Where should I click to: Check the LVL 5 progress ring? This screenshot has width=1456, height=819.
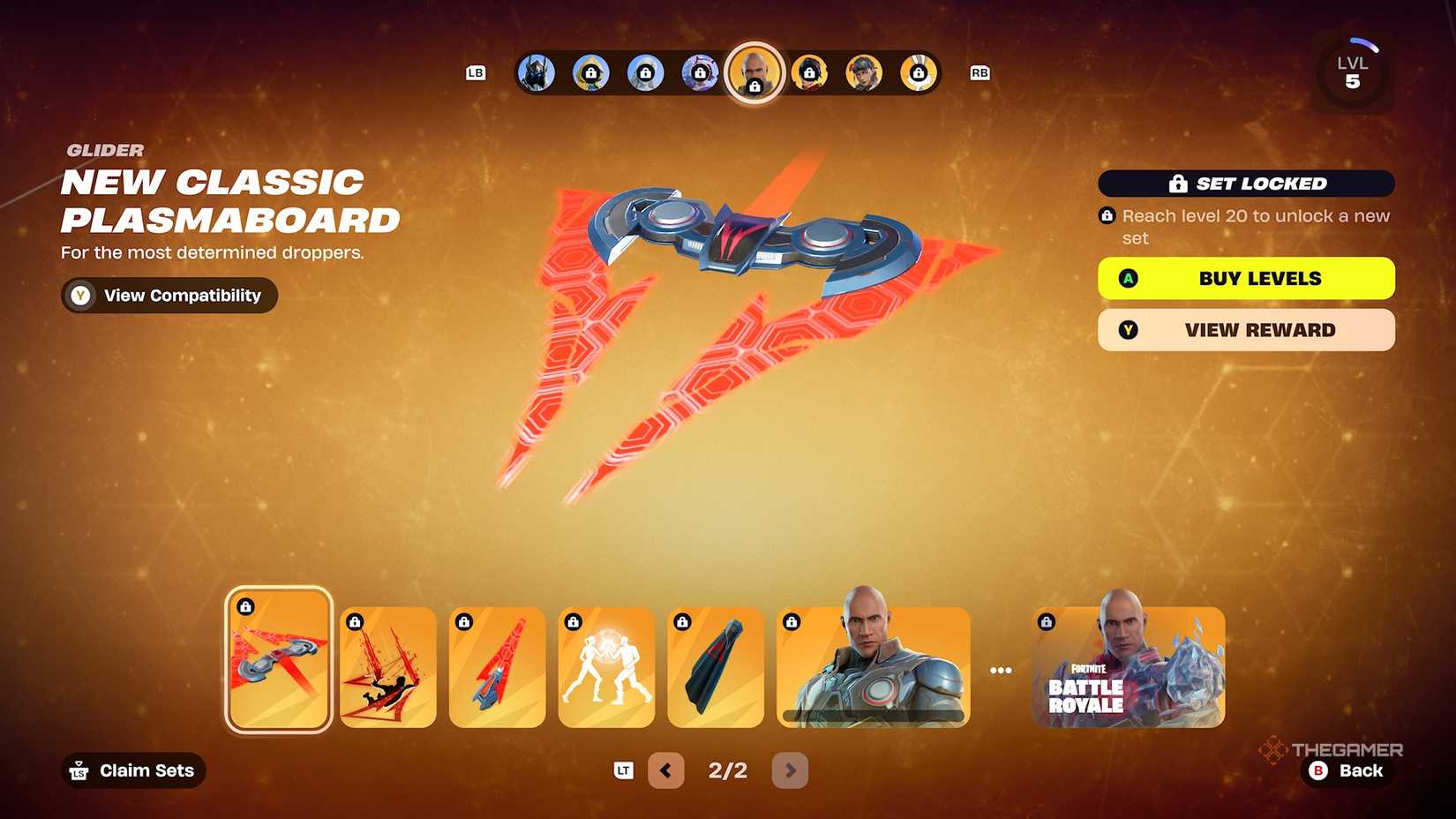pos(1351,71)
